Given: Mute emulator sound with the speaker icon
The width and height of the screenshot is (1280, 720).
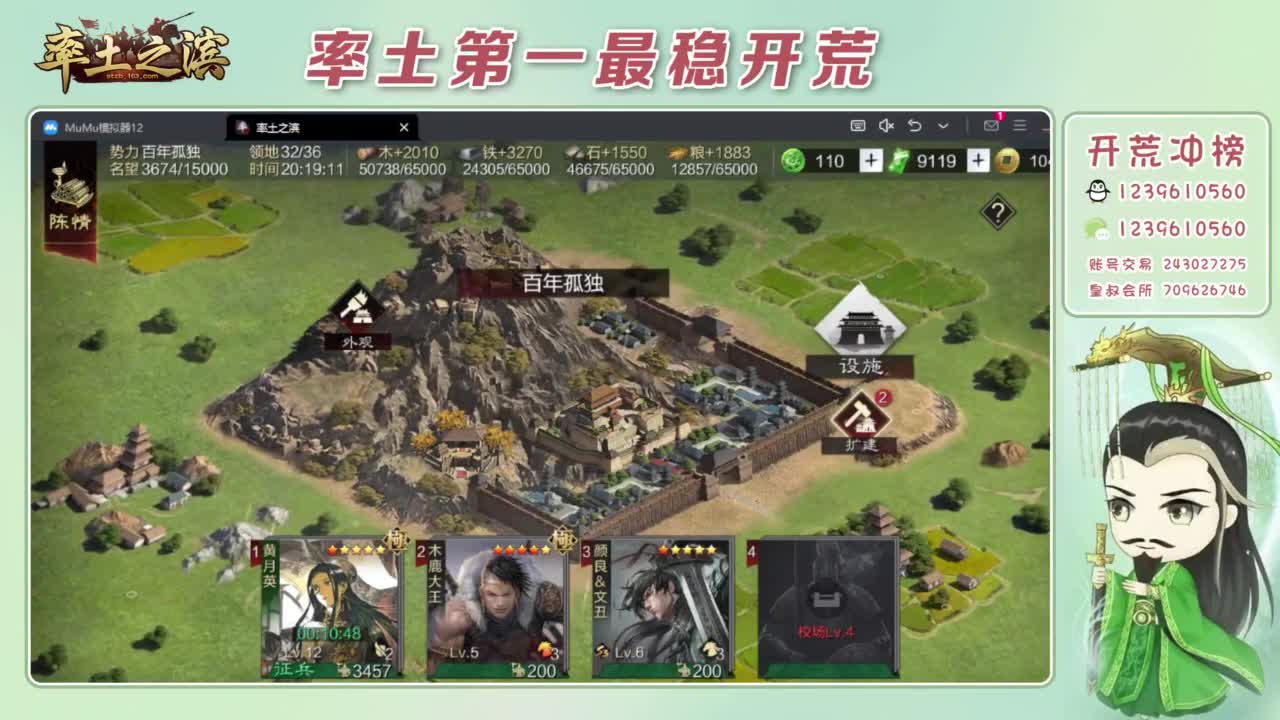Looking at the screenshot, I should coord(888,125).
